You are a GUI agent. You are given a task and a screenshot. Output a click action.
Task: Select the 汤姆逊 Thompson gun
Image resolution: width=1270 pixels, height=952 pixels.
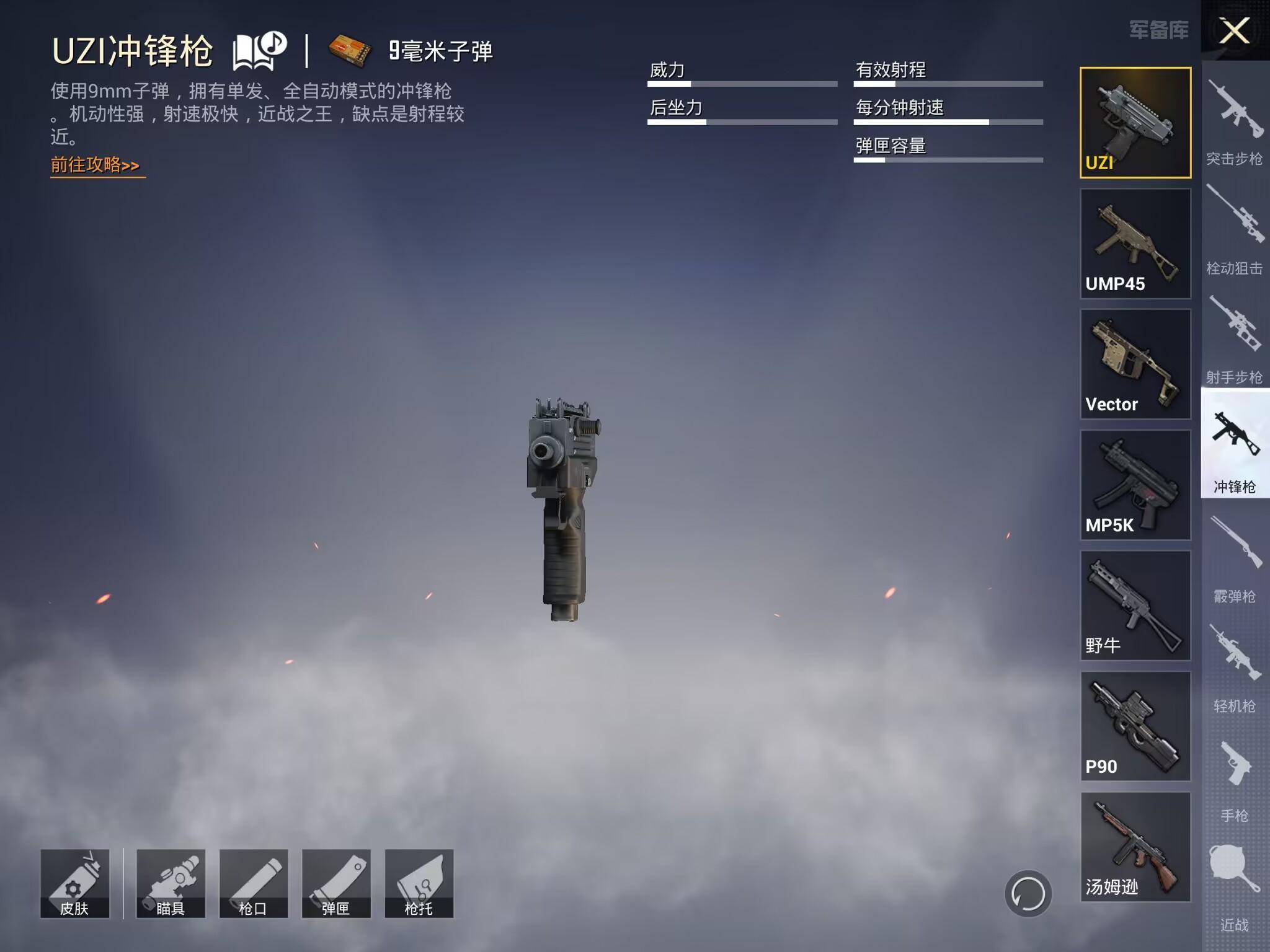1135,847
